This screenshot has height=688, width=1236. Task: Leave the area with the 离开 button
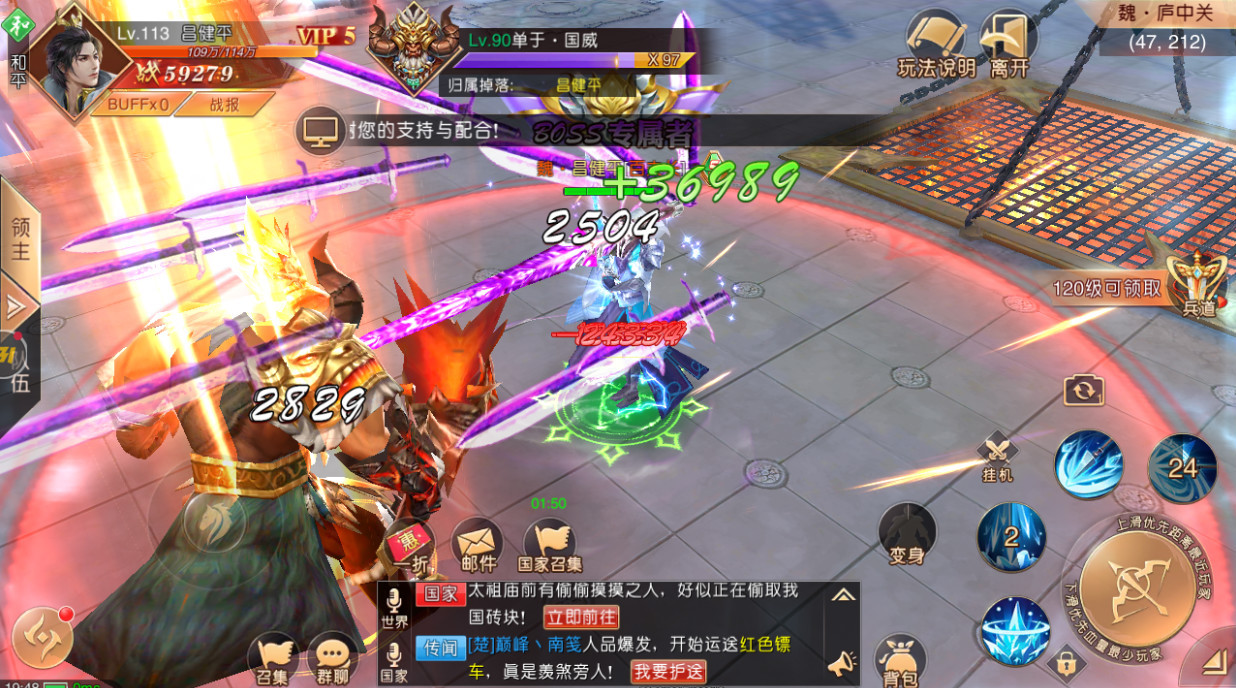(1008, 44)
